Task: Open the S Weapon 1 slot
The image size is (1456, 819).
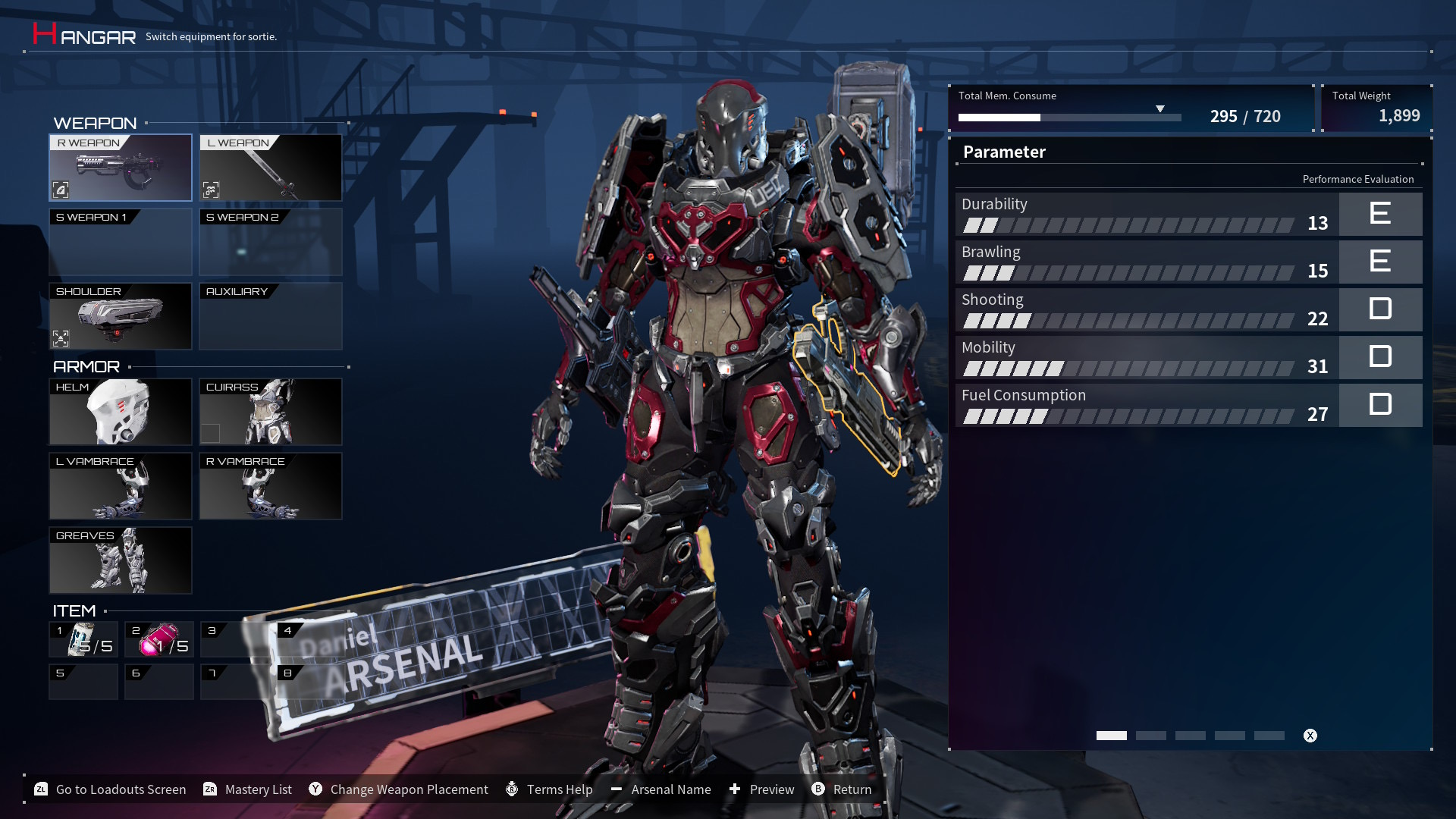Action: click(x=121, y=242)
